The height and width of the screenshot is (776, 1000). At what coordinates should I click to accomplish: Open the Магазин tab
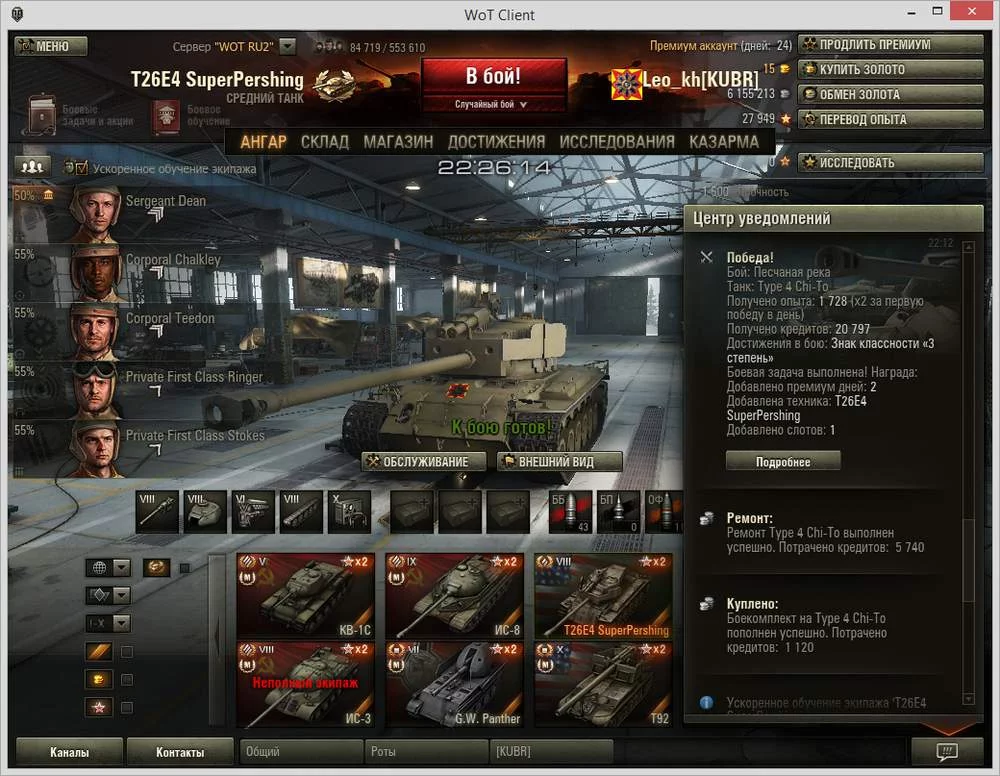398,142
